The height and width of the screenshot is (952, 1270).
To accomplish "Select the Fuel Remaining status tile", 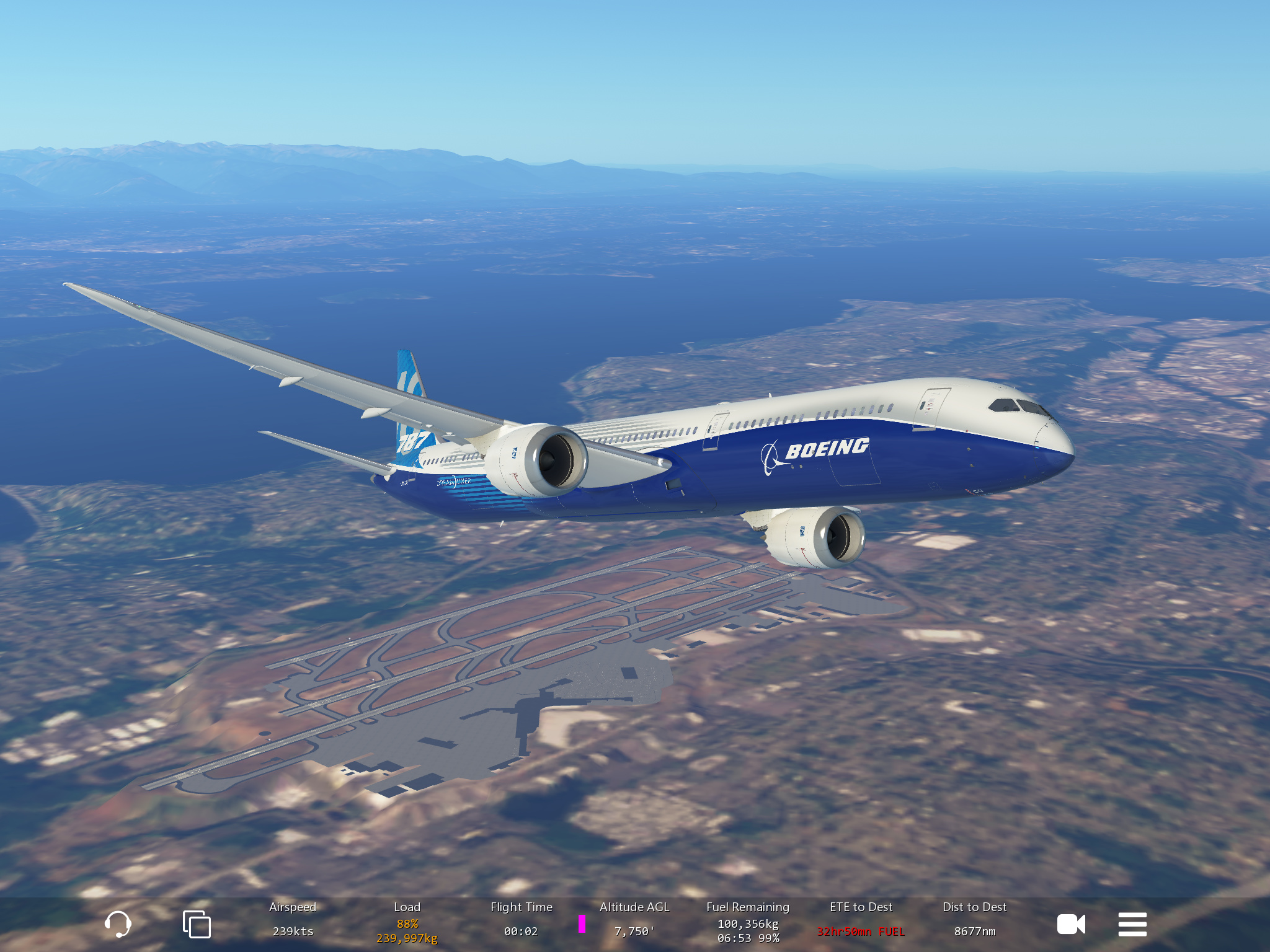I will click(748, 922).
